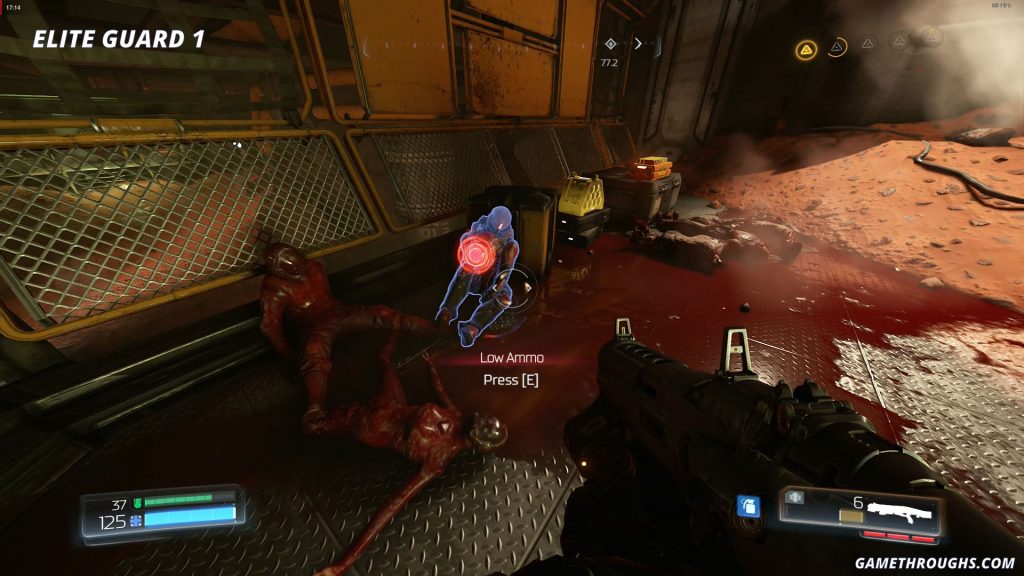Select the frag grenade equipment icon

(x=747, y=506)
